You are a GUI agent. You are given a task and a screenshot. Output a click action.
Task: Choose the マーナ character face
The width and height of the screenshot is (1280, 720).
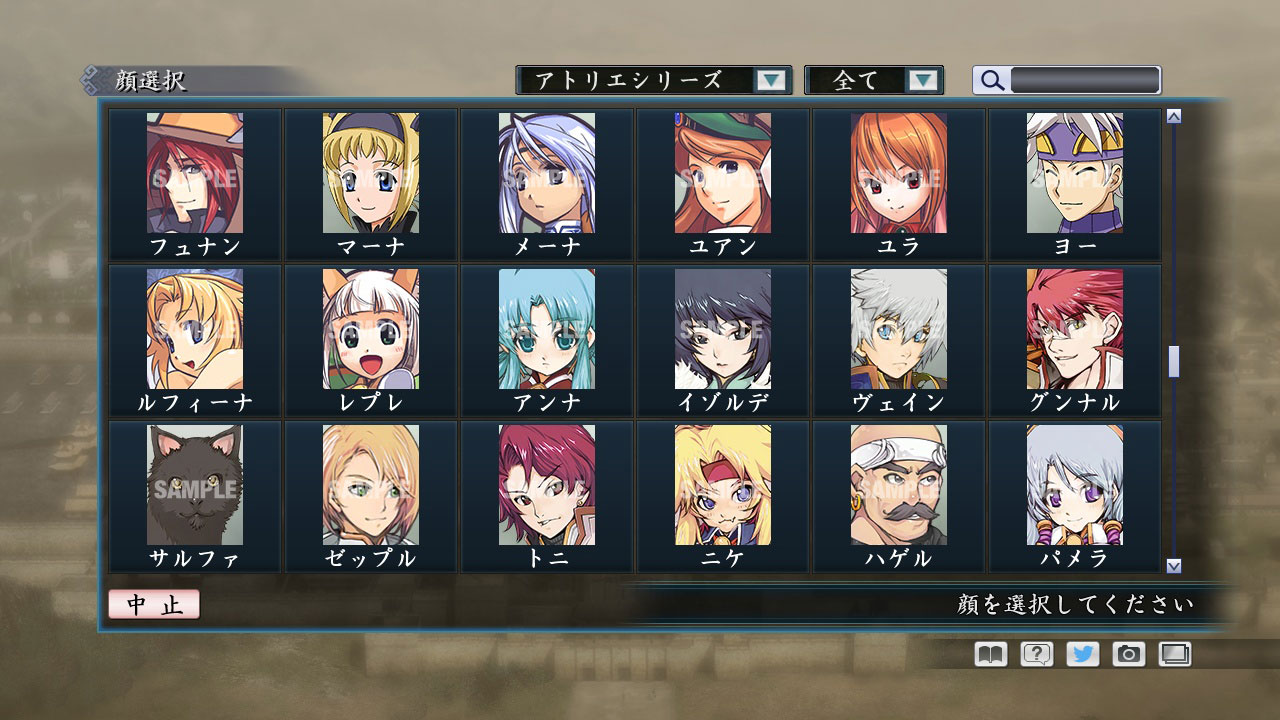pyautogui.click(x=370, y=180)
